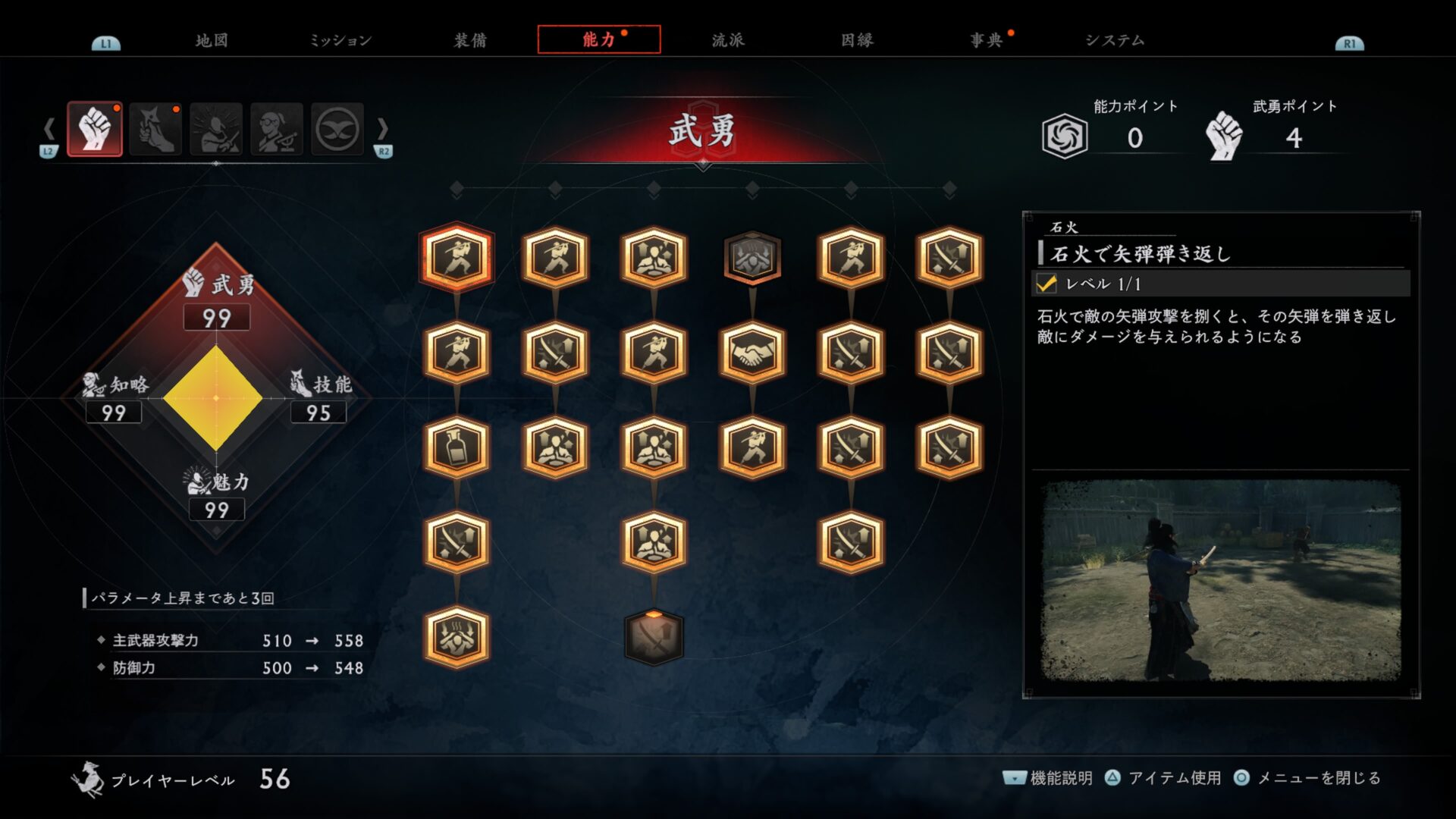Choose the locked dark skill node at bottom
1456x819 pixels.
654,638
